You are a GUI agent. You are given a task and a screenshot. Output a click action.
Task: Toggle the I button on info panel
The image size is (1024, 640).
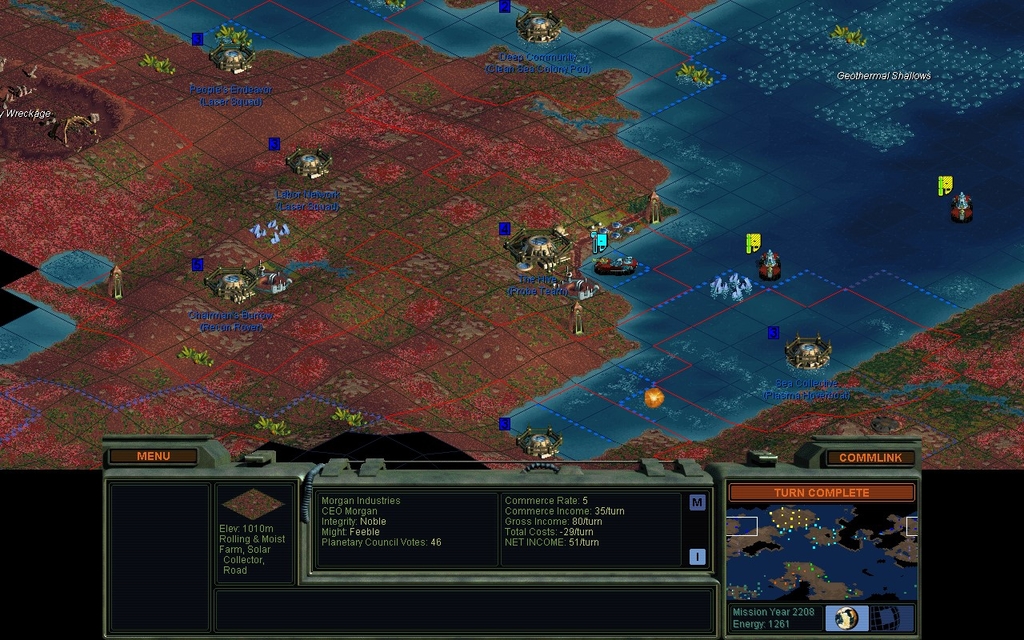[697, 557]
